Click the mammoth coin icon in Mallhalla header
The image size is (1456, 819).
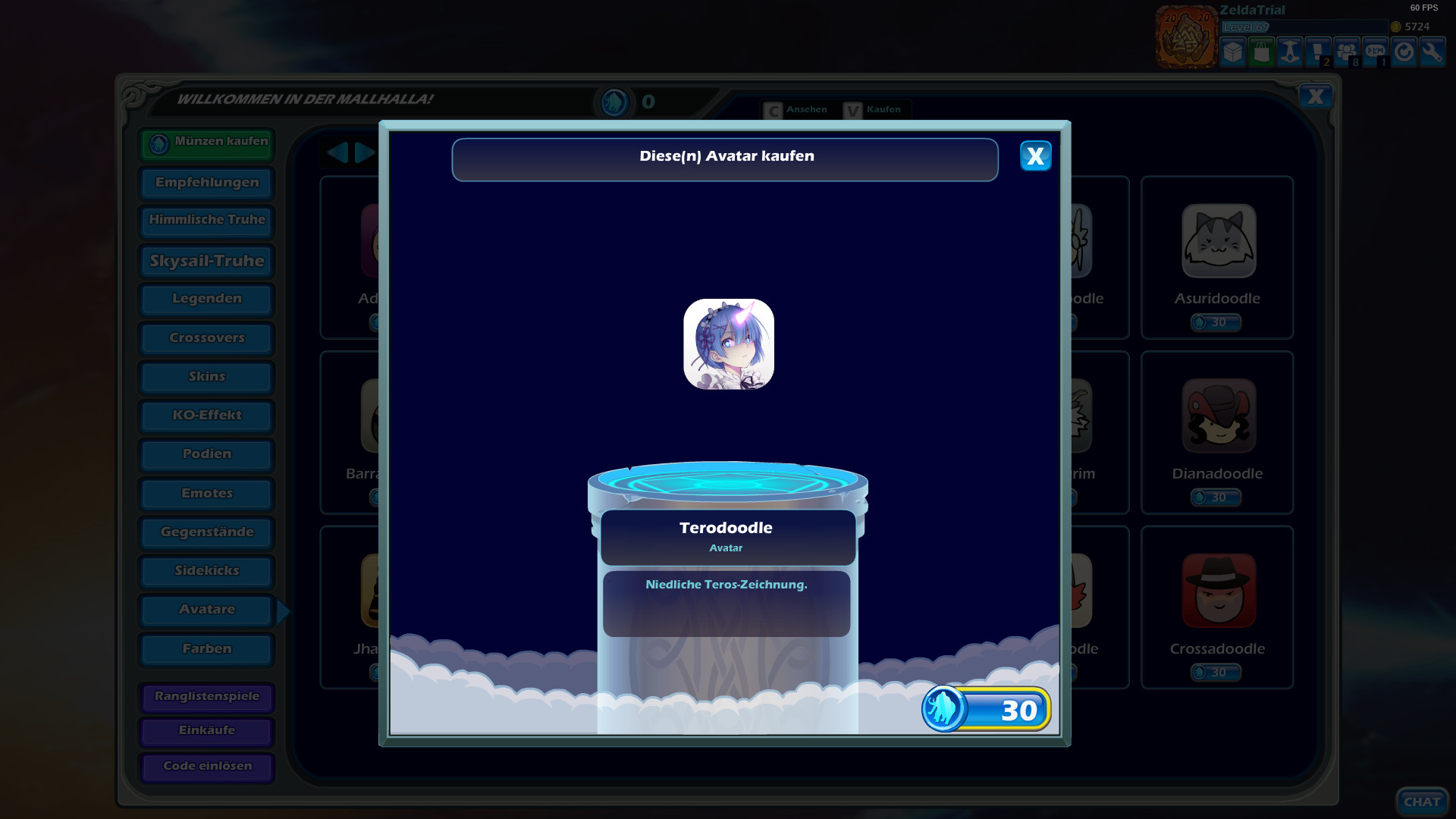(x=615, y=101)
